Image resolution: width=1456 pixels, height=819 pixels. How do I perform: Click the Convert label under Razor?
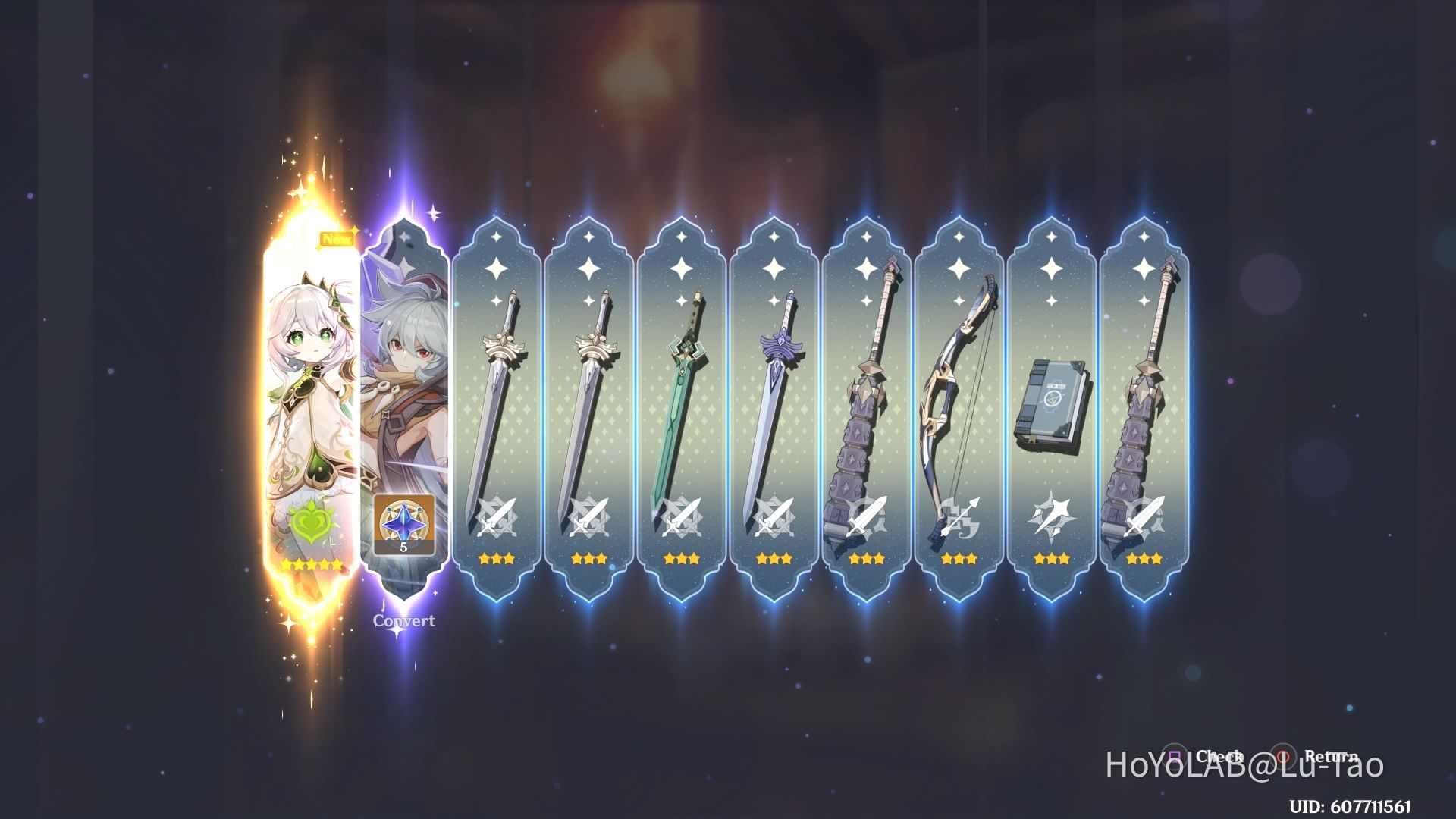(403, 620)
